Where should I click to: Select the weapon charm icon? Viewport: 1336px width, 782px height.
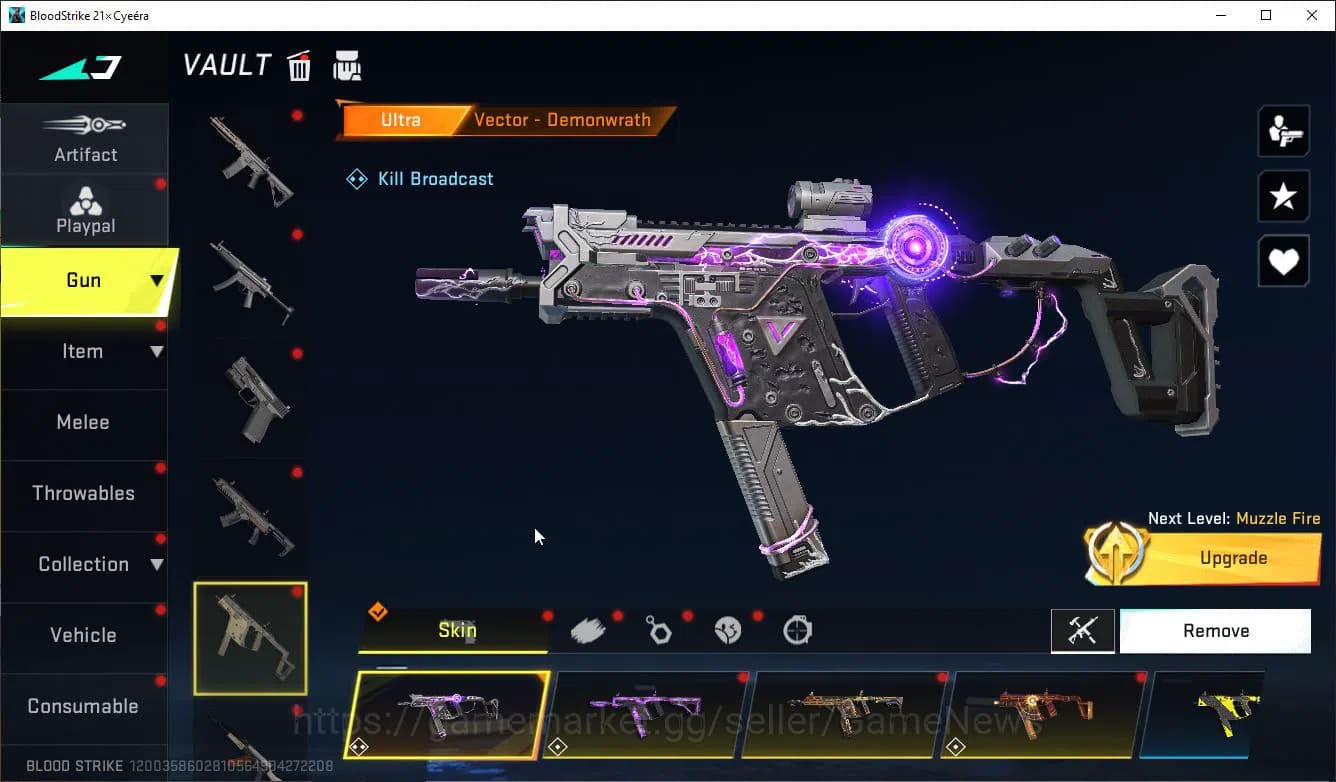pyautogui.click(x=659, y=629)
